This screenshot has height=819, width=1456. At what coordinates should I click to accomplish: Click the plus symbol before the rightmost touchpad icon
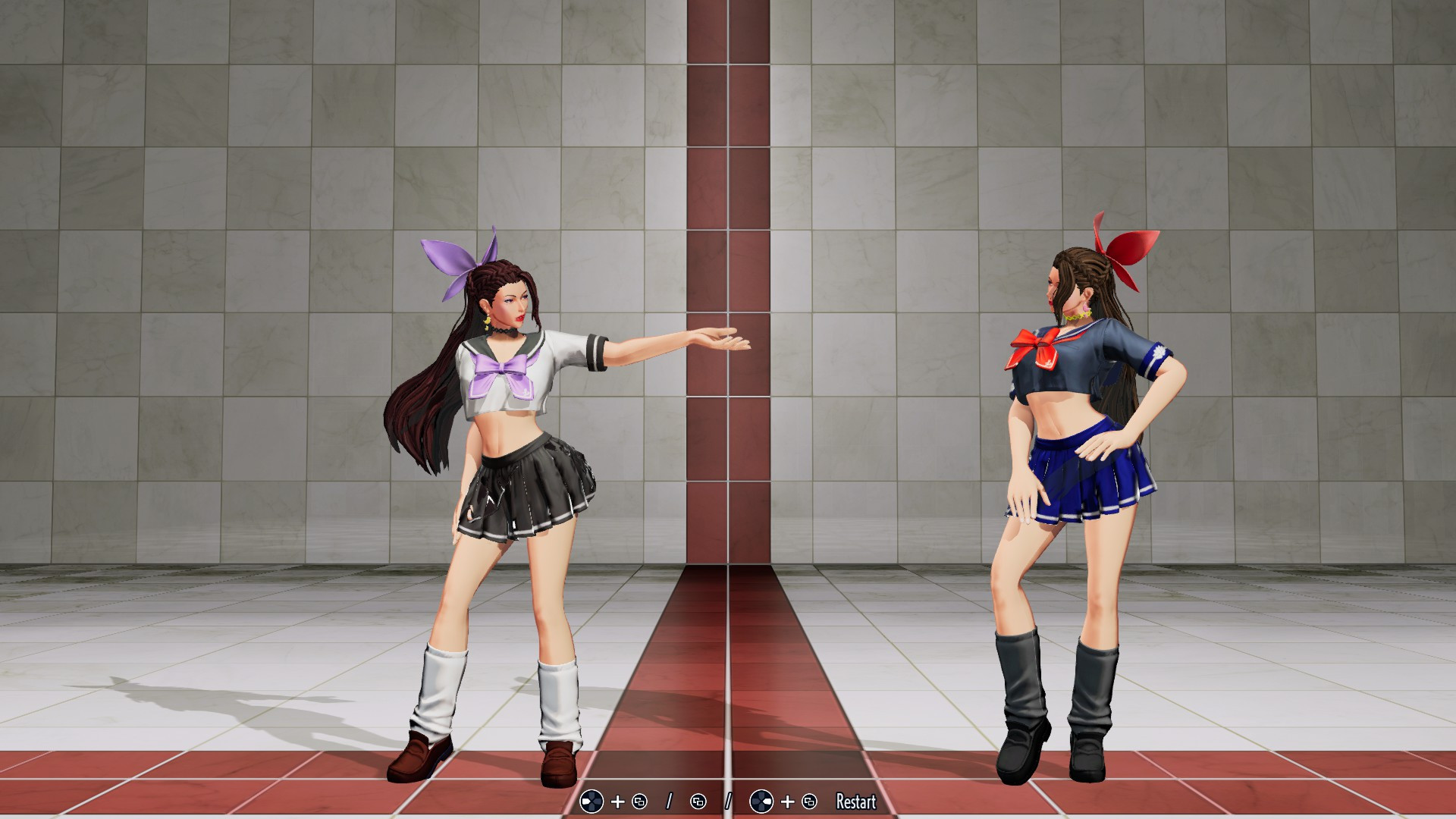(x=787, y=802)
